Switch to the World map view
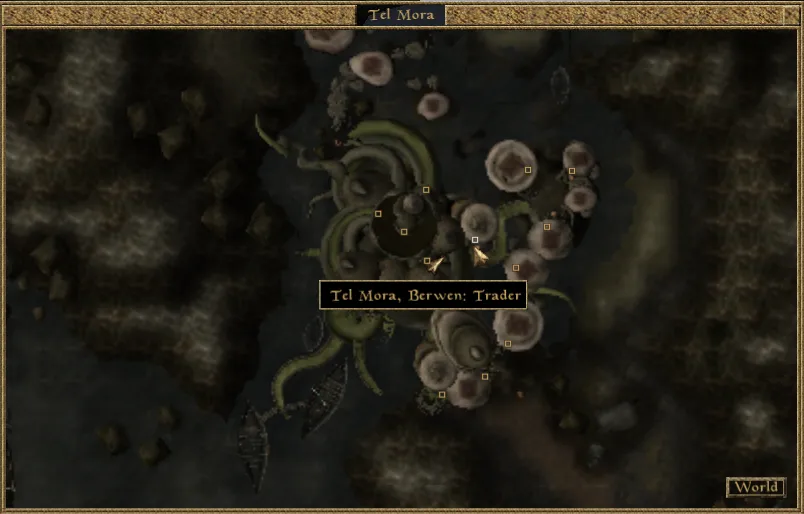The width and height of the screenshot is (804, 514). coord(755,488)
